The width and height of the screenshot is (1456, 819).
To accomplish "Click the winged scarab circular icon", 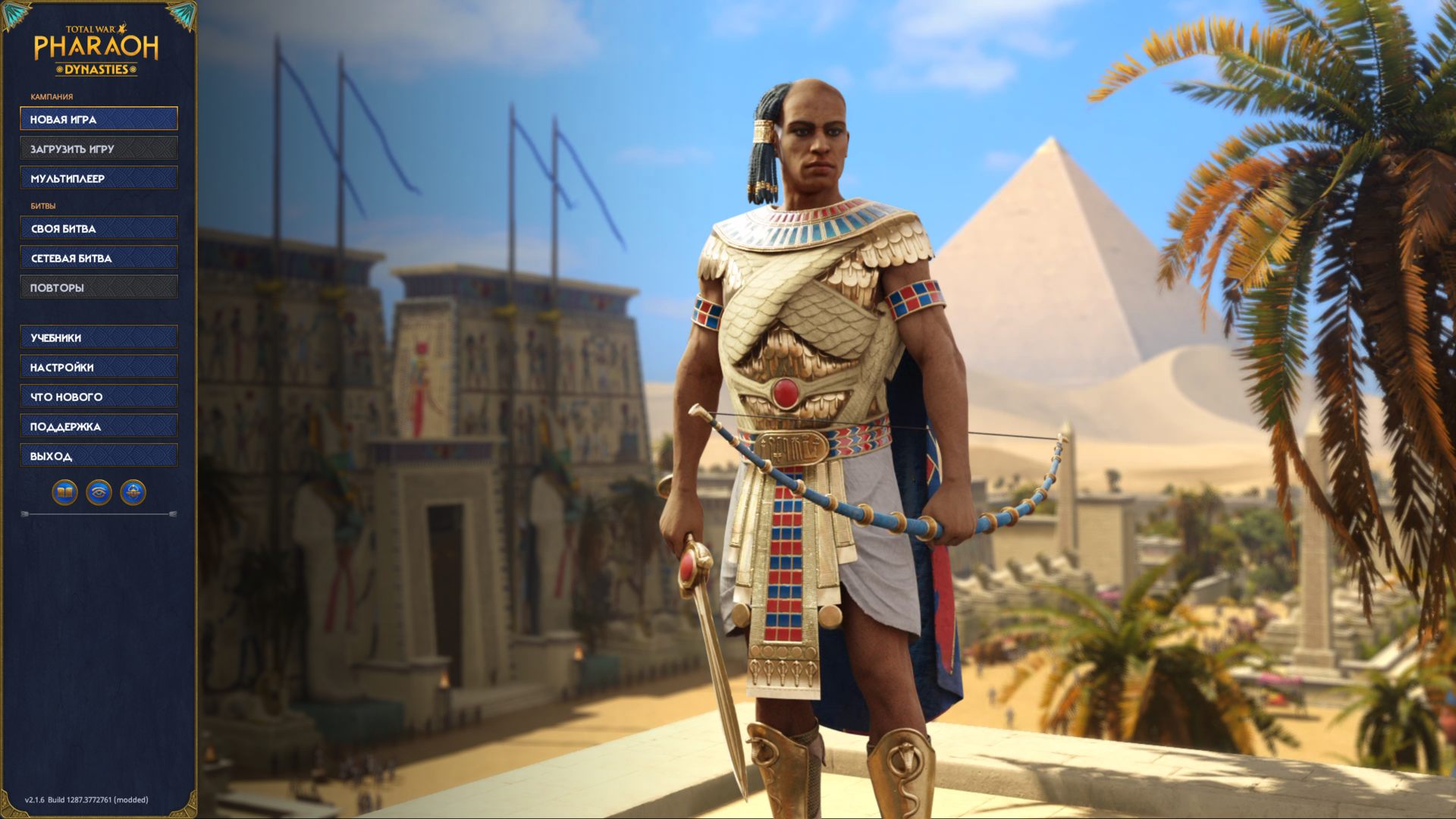I will coord(135,490).
